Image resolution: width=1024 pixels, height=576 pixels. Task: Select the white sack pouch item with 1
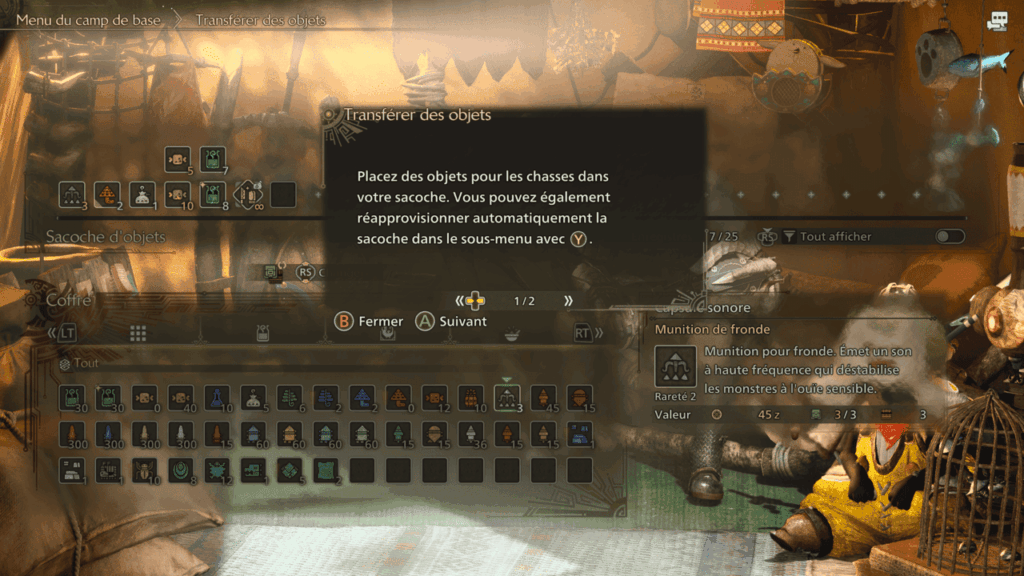143,194
